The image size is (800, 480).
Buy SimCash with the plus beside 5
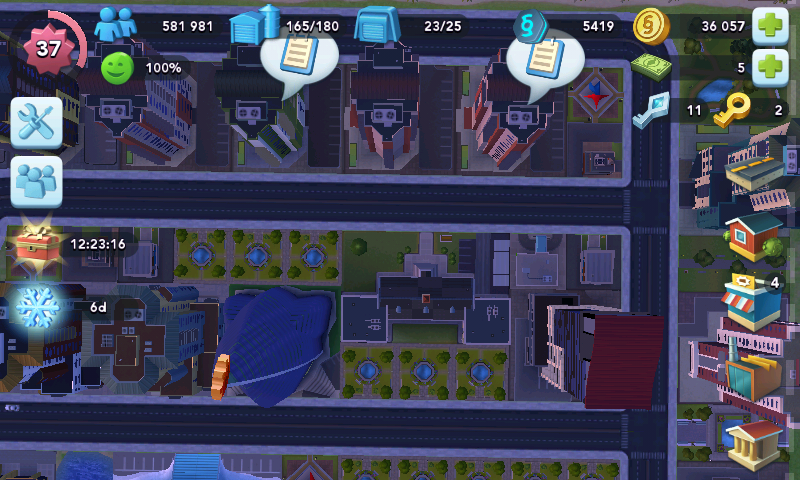[x=770, y=68]
